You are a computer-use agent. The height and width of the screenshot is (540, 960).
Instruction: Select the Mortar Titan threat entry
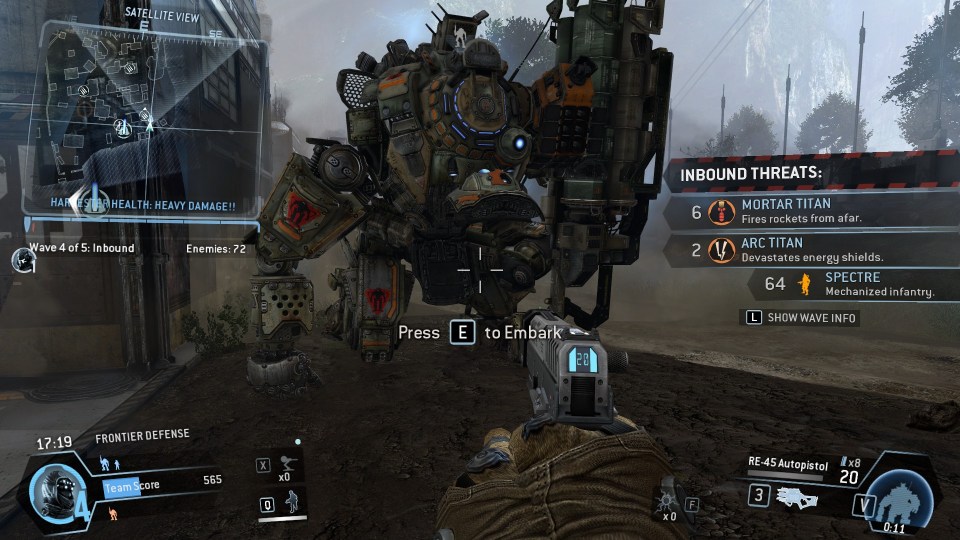pos(800,211)
